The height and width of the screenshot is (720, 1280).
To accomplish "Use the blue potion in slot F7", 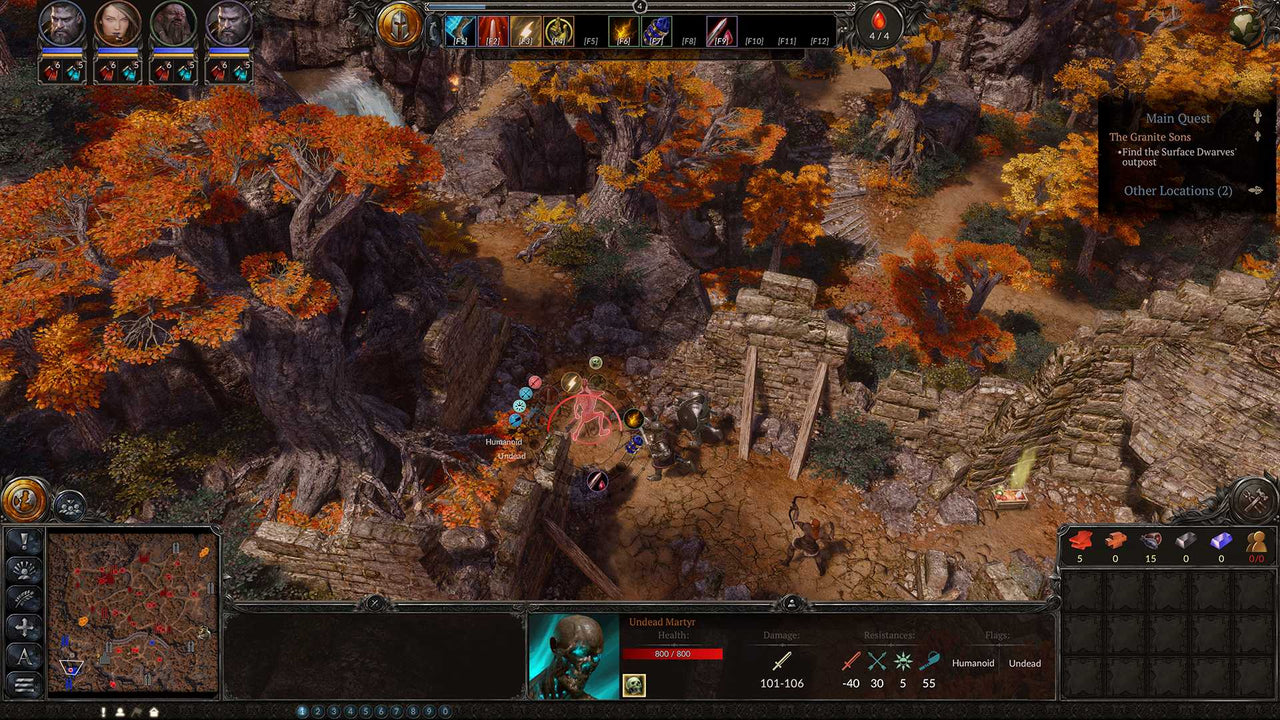I will click(655, 28).
